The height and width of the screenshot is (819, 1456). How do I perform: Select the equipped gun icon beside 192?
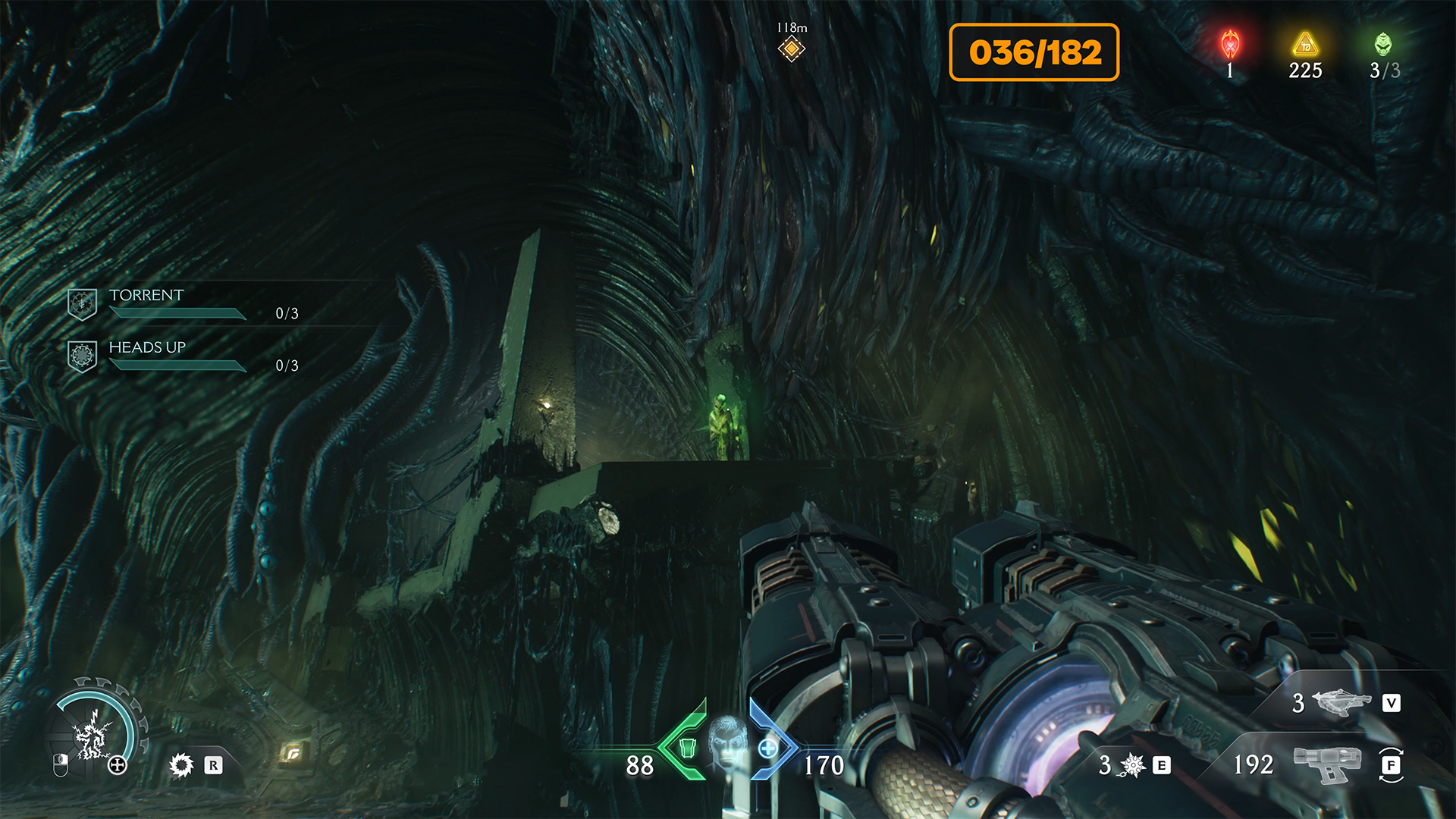pyautogui.click(x=1327, y=764)
